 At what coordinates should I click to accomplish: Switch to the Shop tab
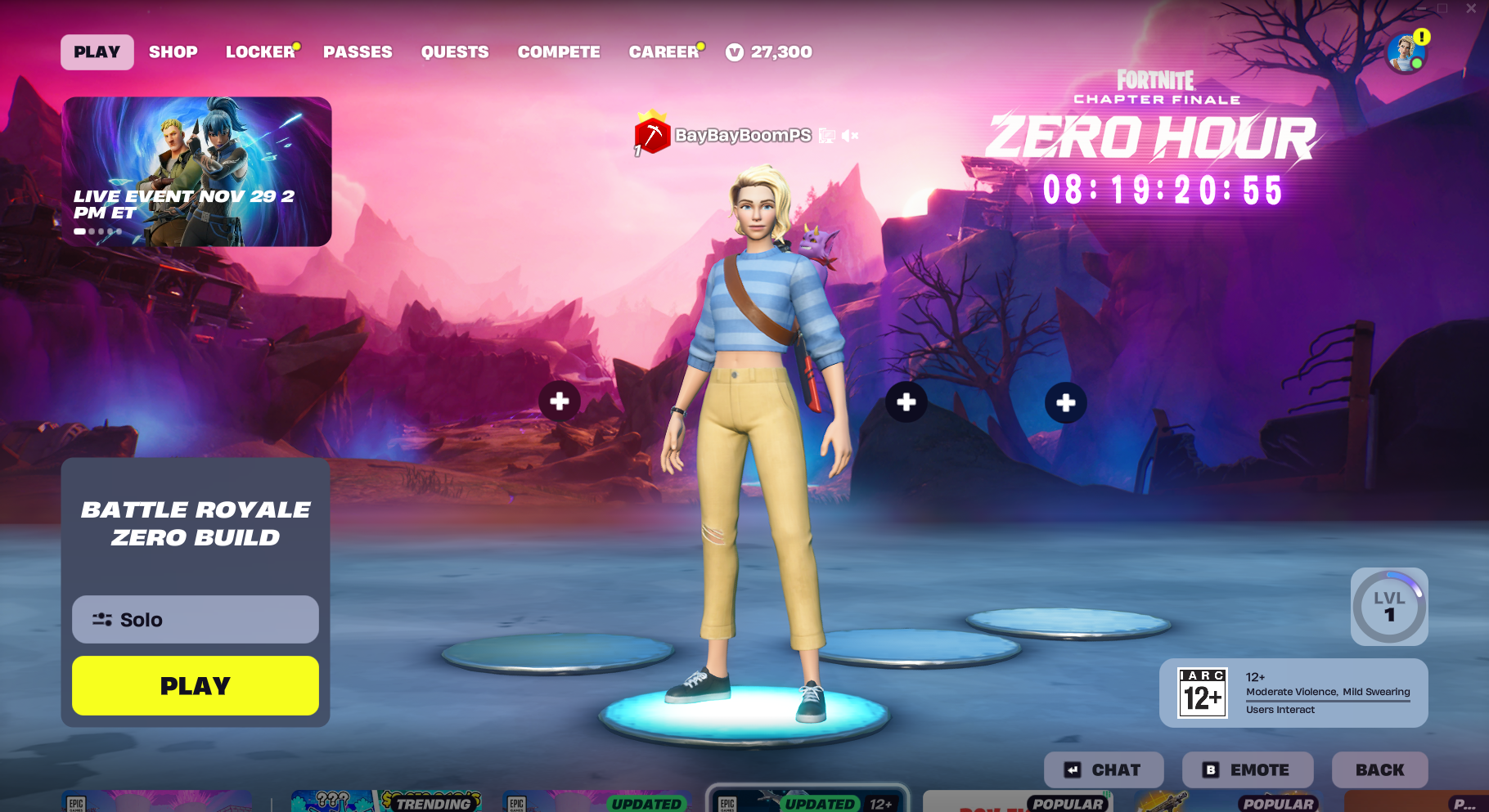pyautogui.click(x=173, y=52)
